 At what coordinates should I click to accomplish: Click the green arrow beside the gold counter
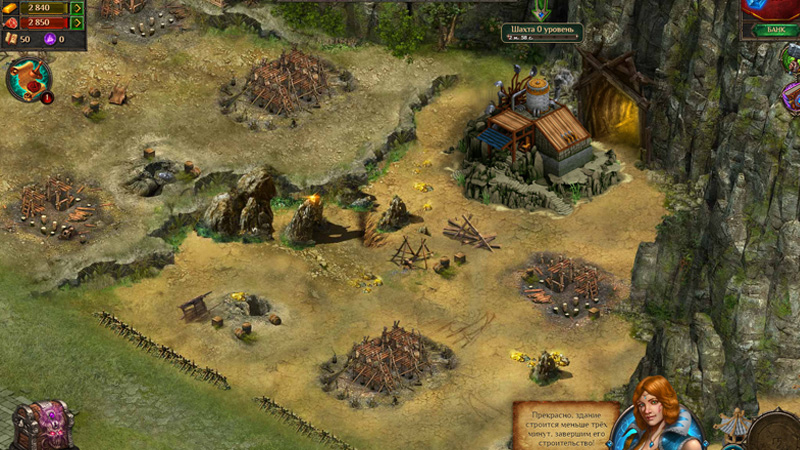tap(77, 8)
